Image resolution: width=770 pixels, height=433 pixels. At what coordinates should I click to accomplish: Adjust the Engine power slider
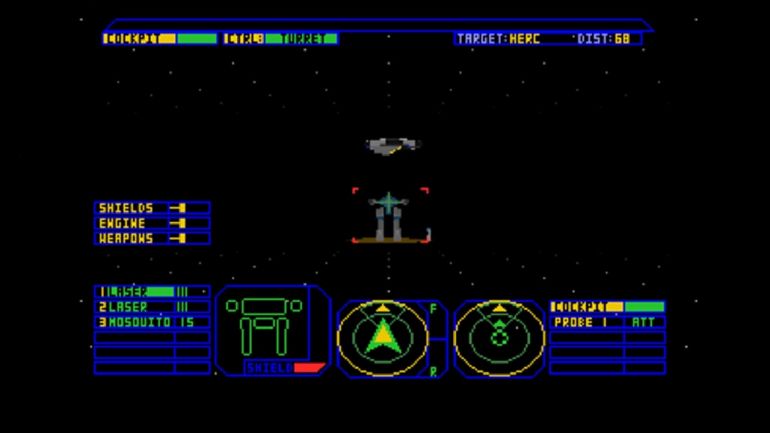pyautogui.click(x=179, y=223)
